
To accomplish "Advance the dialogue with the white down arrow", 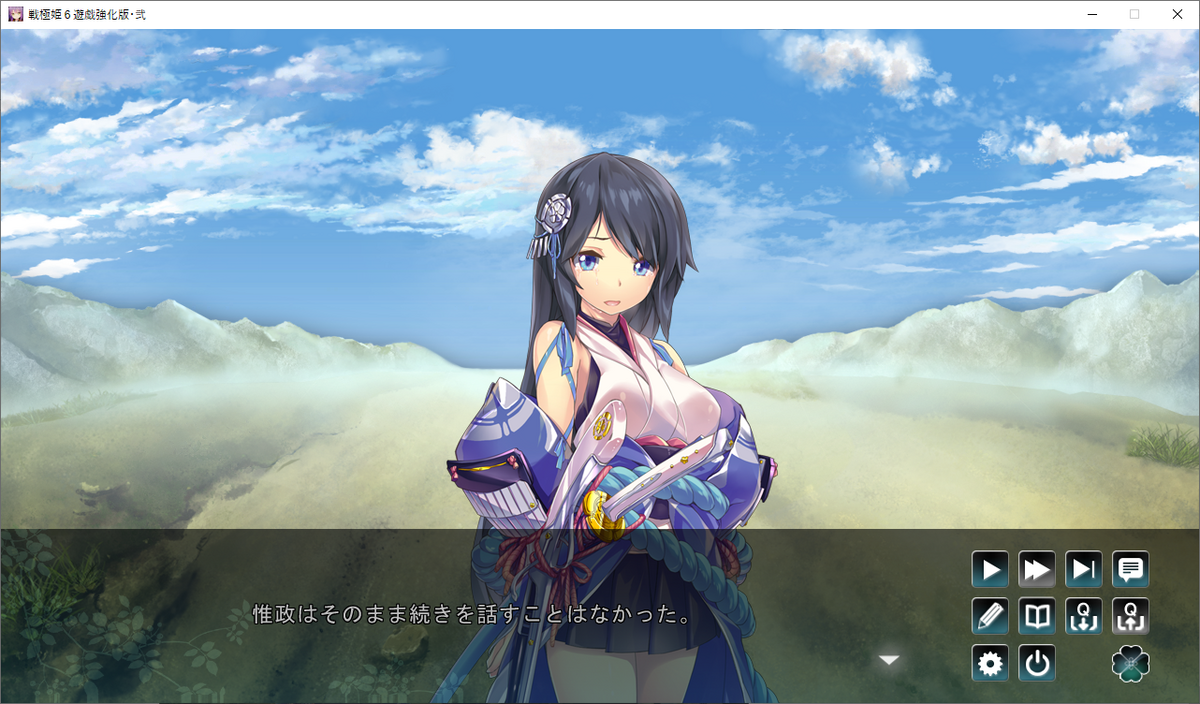I will [889, 660].
